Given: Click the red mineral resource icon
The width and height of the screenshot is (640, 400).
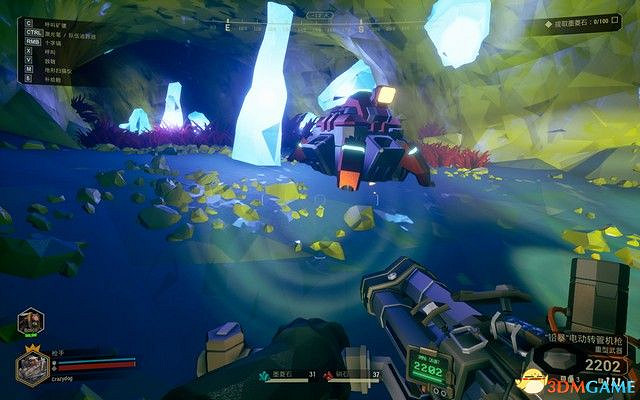Looking at the screenshot, I should point(328,374).
